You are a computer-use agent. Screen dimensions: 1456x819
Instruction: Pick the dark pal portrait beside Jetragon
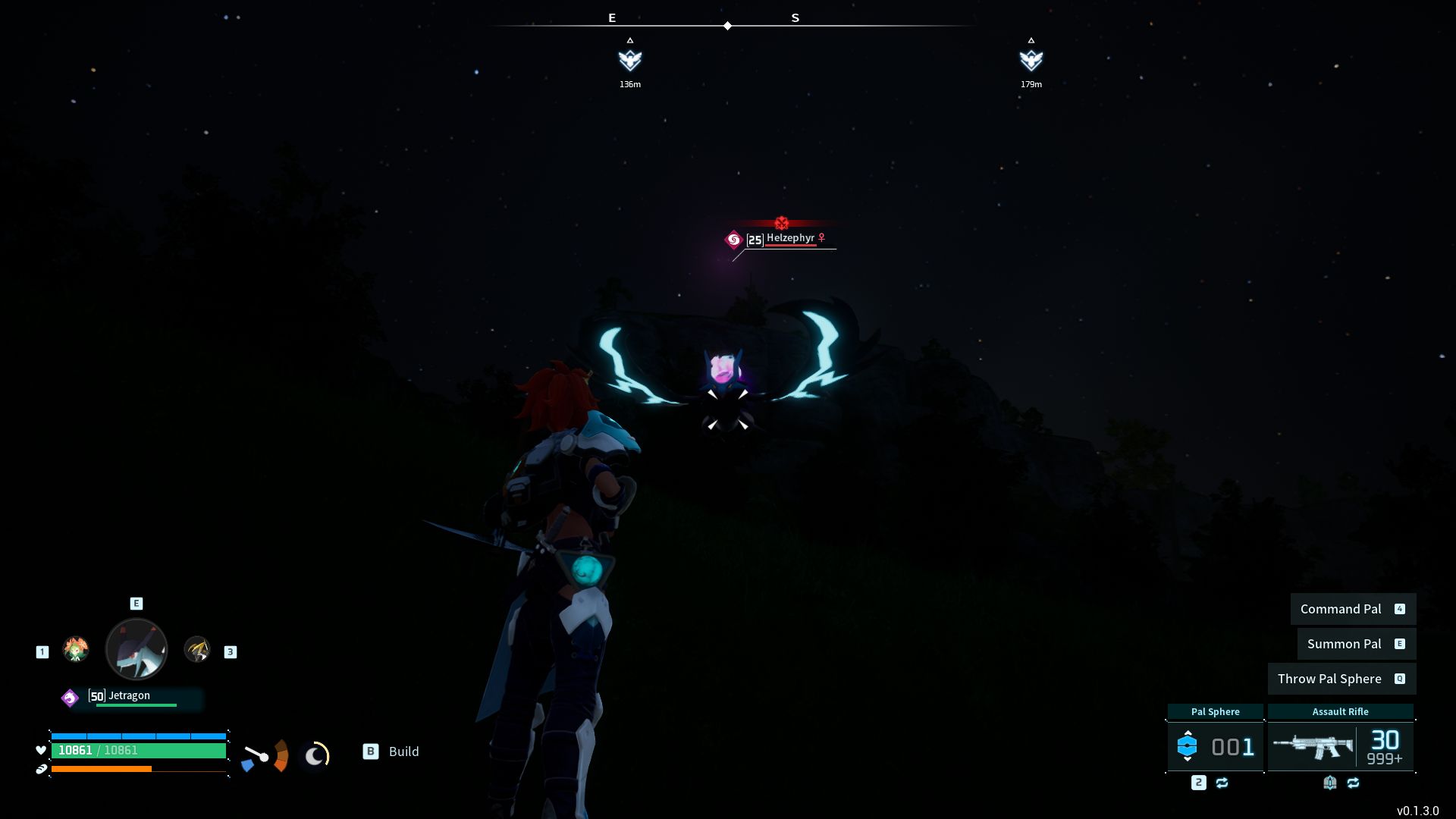(x=197, y=649)
